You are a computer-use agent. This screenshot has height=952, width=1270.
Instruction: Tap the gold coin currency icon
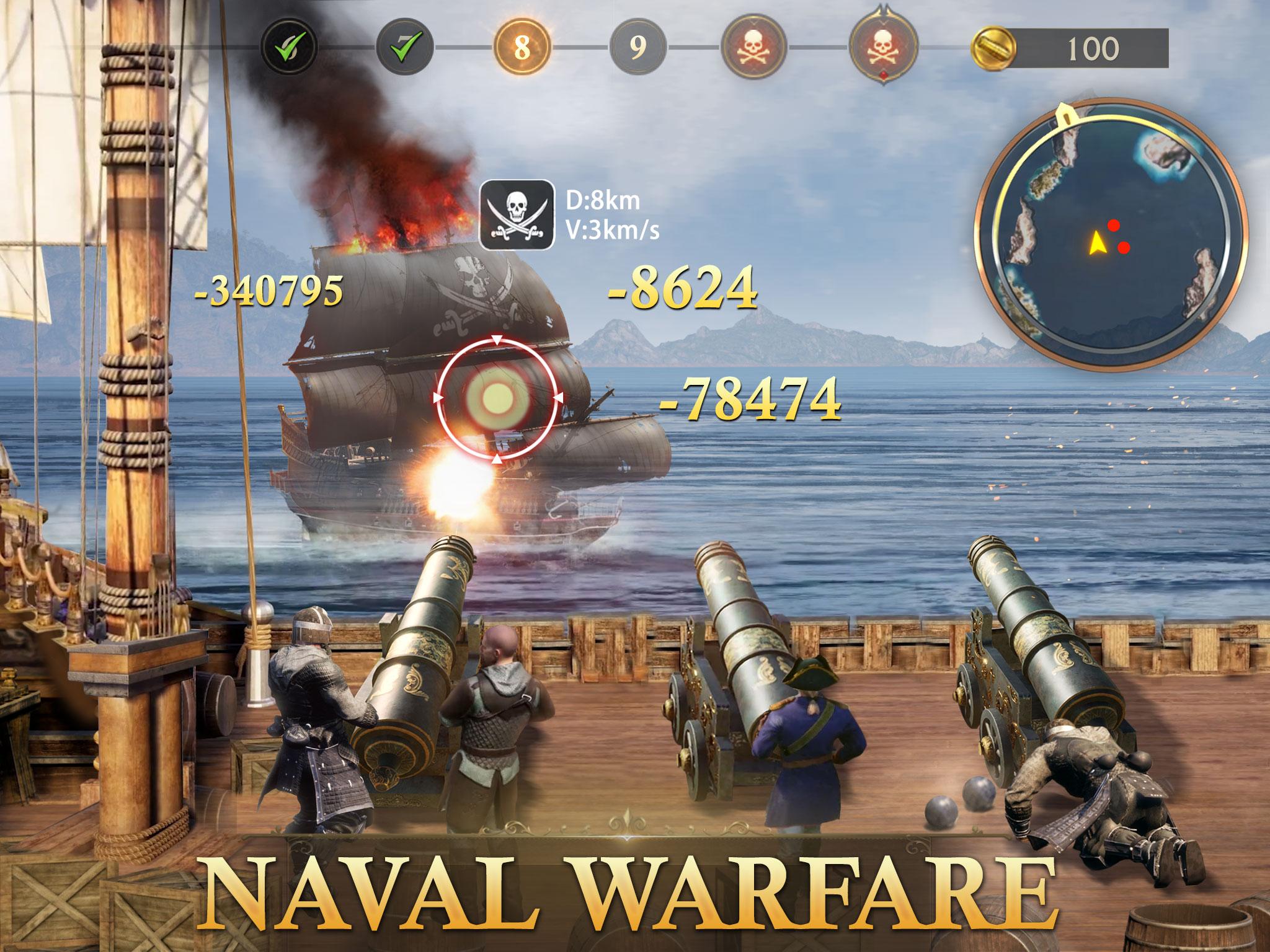point(993,48)
